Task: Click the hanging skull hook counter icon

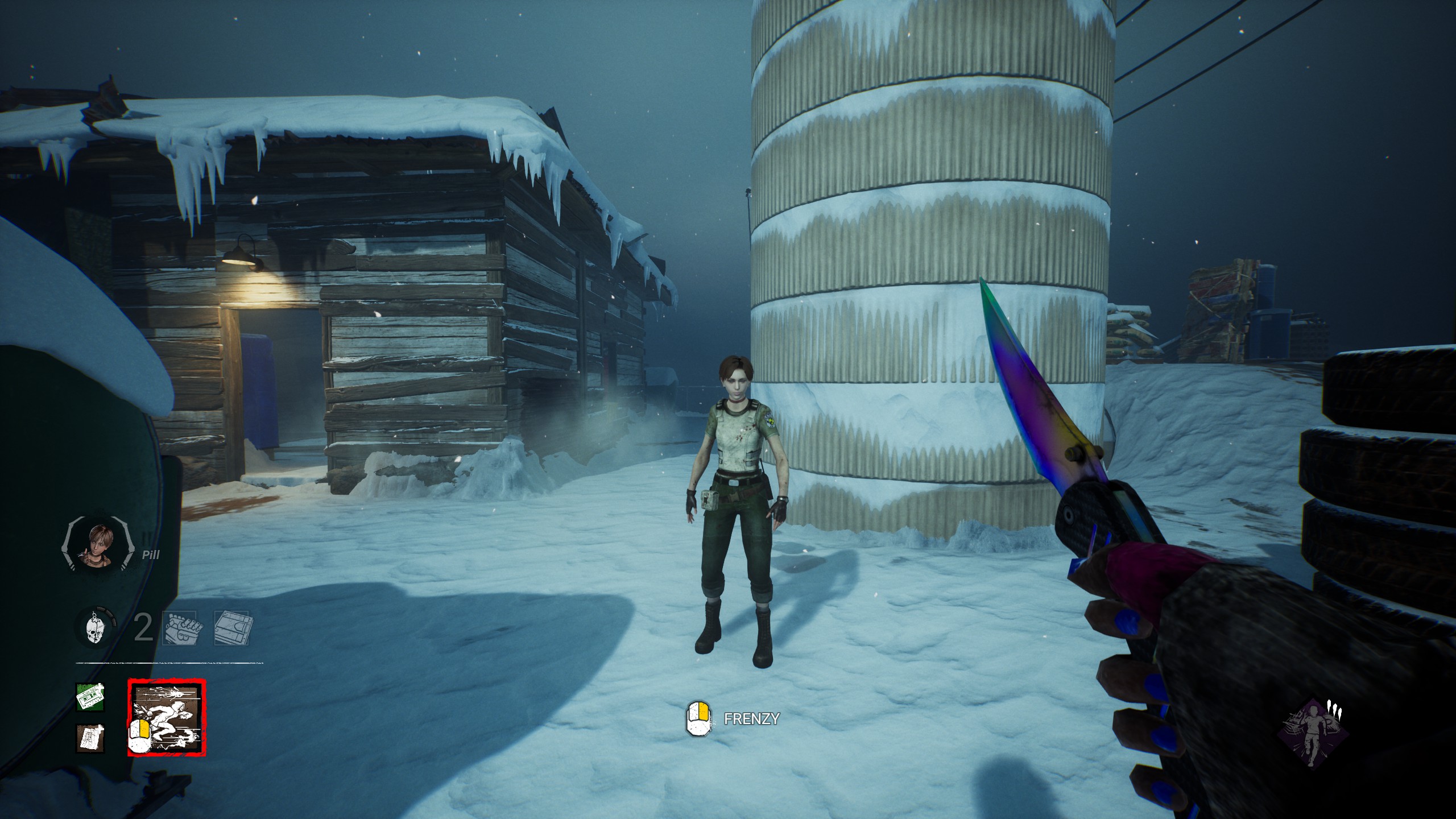Action: pyautogui.click(x=94, y=628)
